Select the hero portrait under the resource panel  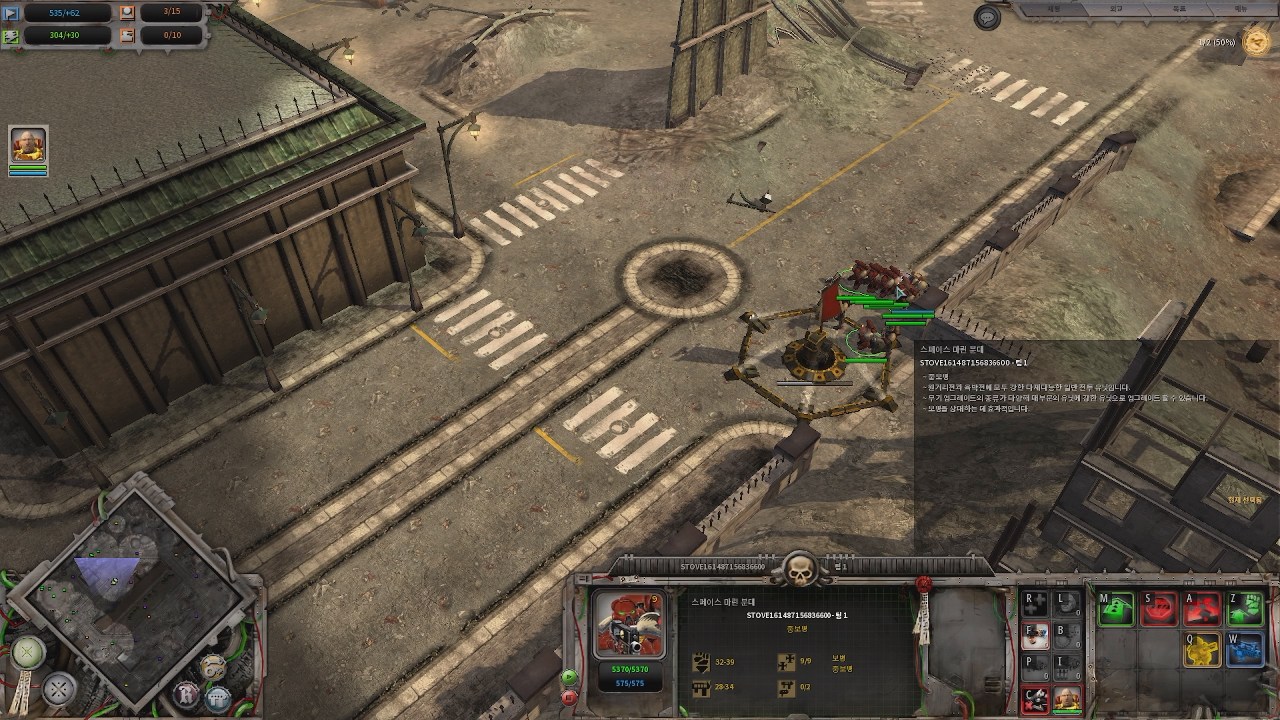coord(28,147)
